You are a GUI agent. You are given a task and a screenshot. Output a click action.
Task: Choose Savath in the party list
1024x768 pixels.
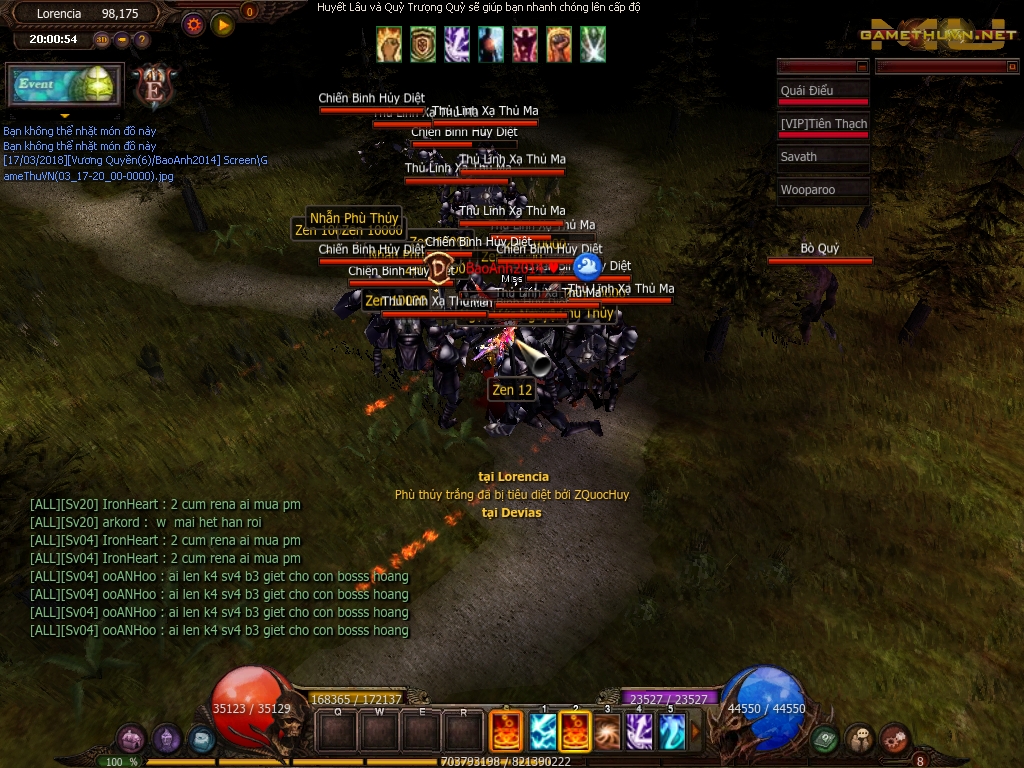click(x=823, y=157)
